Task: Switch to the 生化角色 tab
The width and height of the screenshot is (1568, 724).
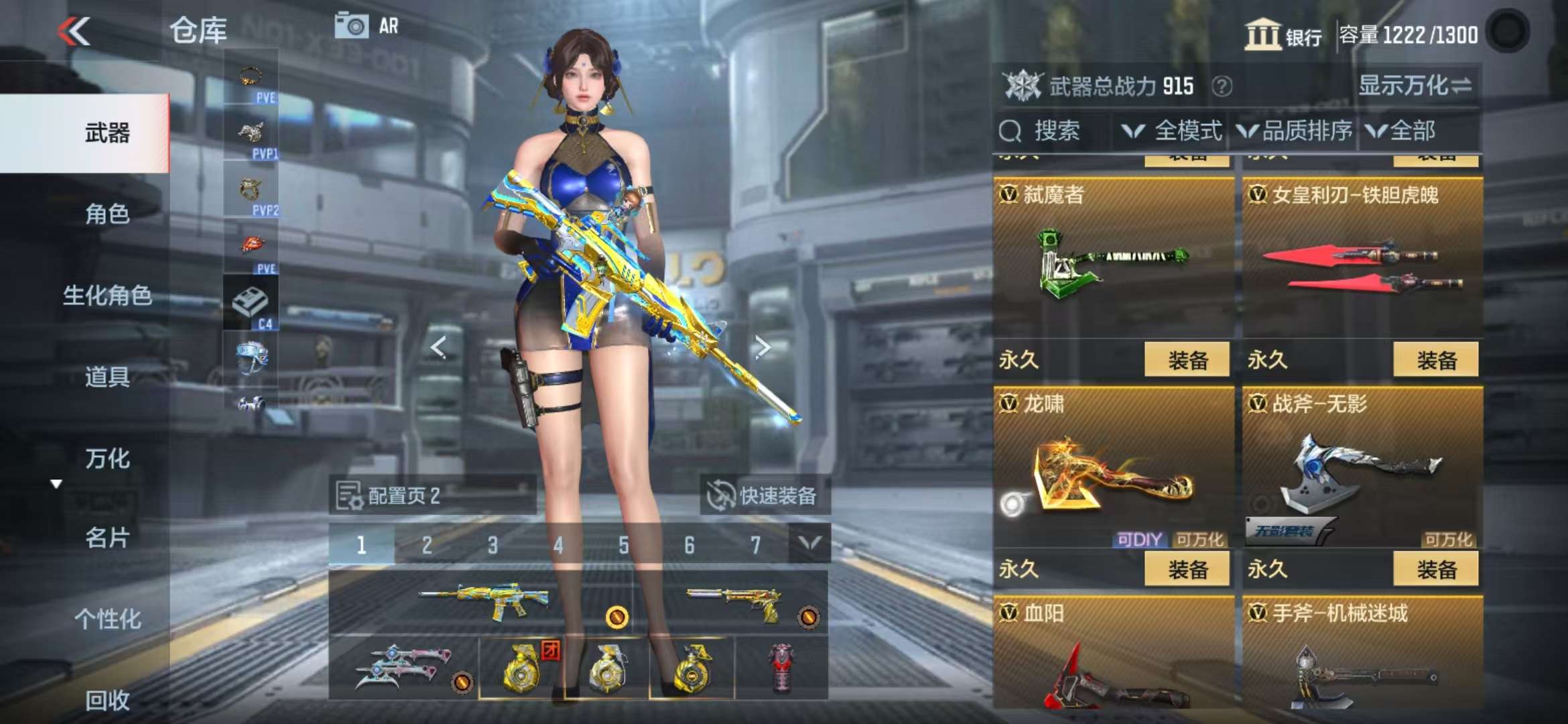Action: (107, 295)
